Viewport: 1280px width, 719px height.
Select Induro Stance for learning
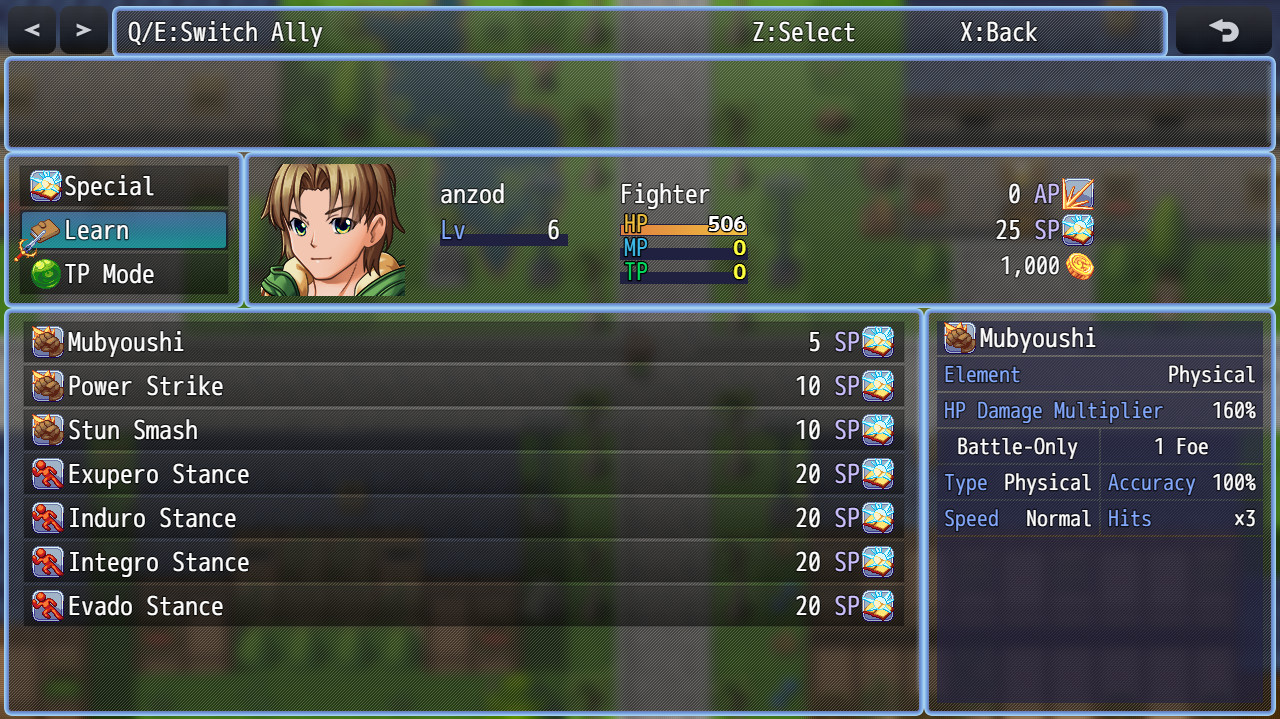[x=463, y=519]
